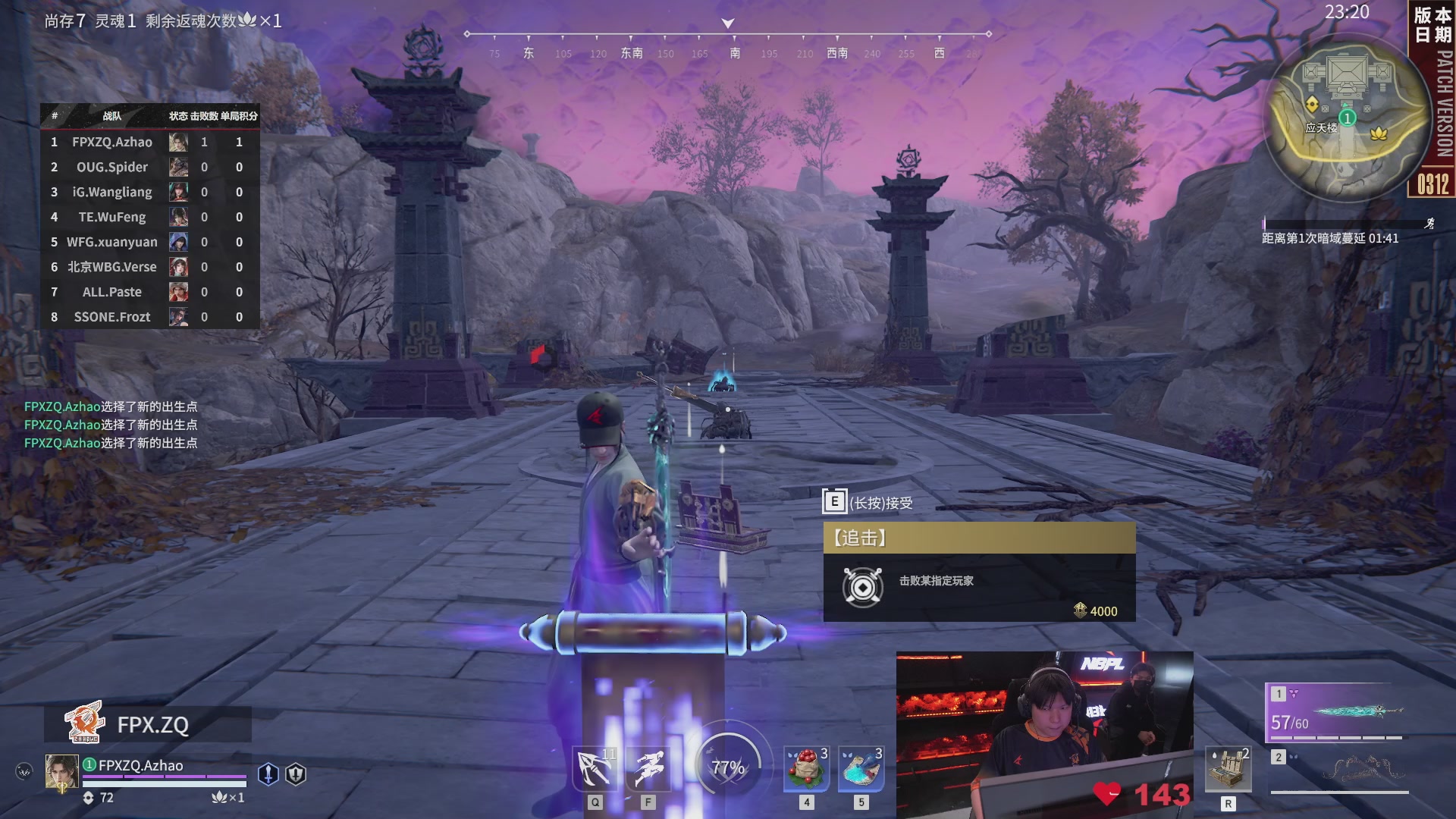Trigger the ultimate gauge showing 77%

(728, 767)
